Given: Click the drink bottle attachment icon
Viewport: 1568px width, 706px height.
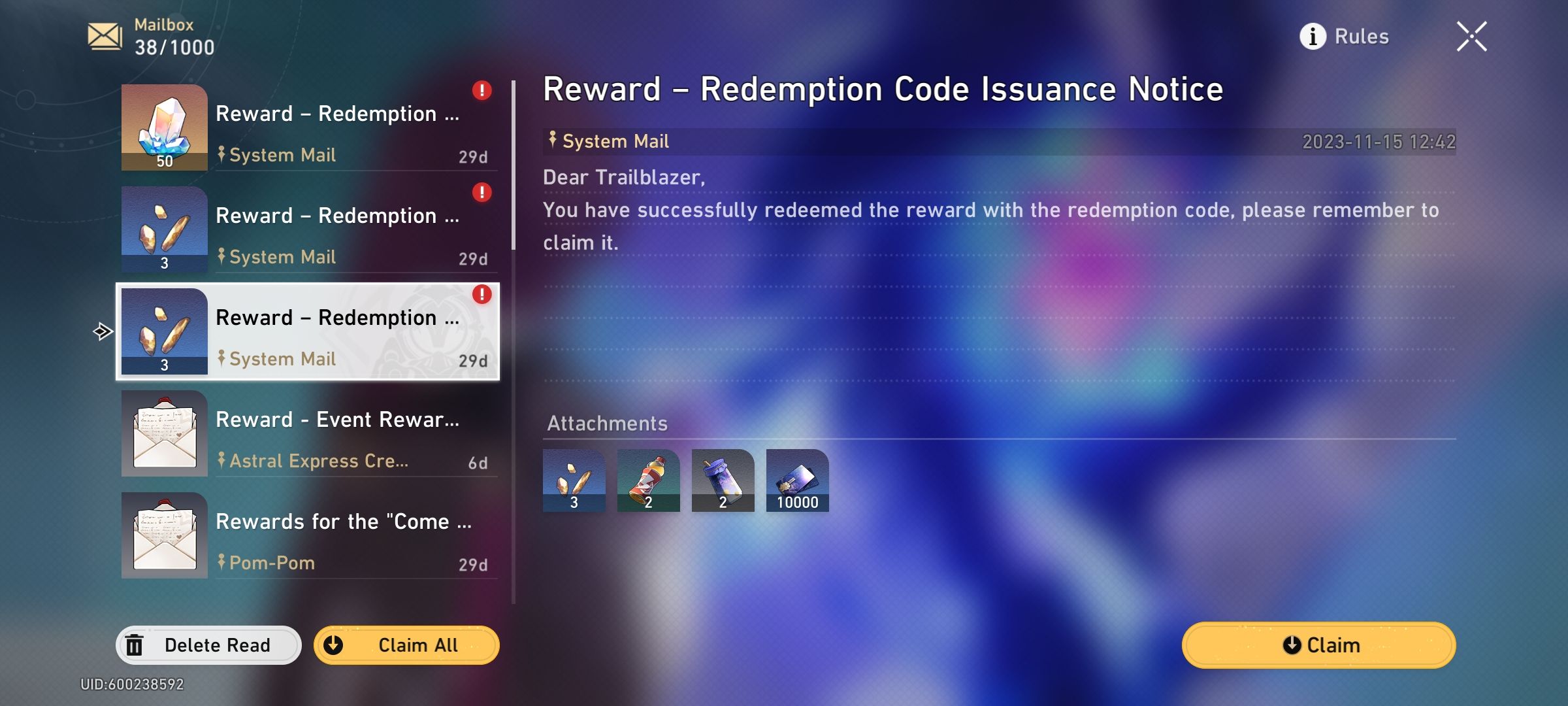Looking at the screenshot, I should pyautogui.click(x=648, y=481).
